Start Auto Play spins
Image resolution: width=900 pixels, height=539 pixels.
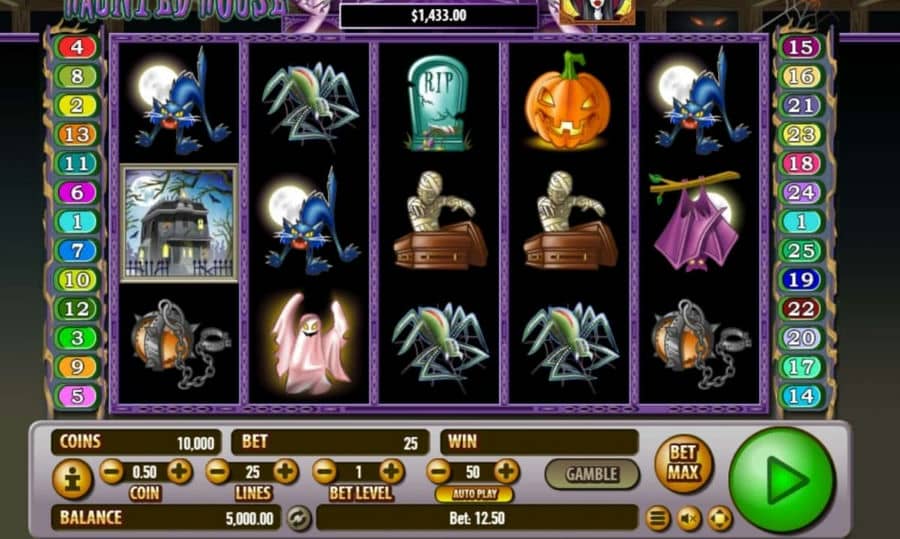pos(474,494)
